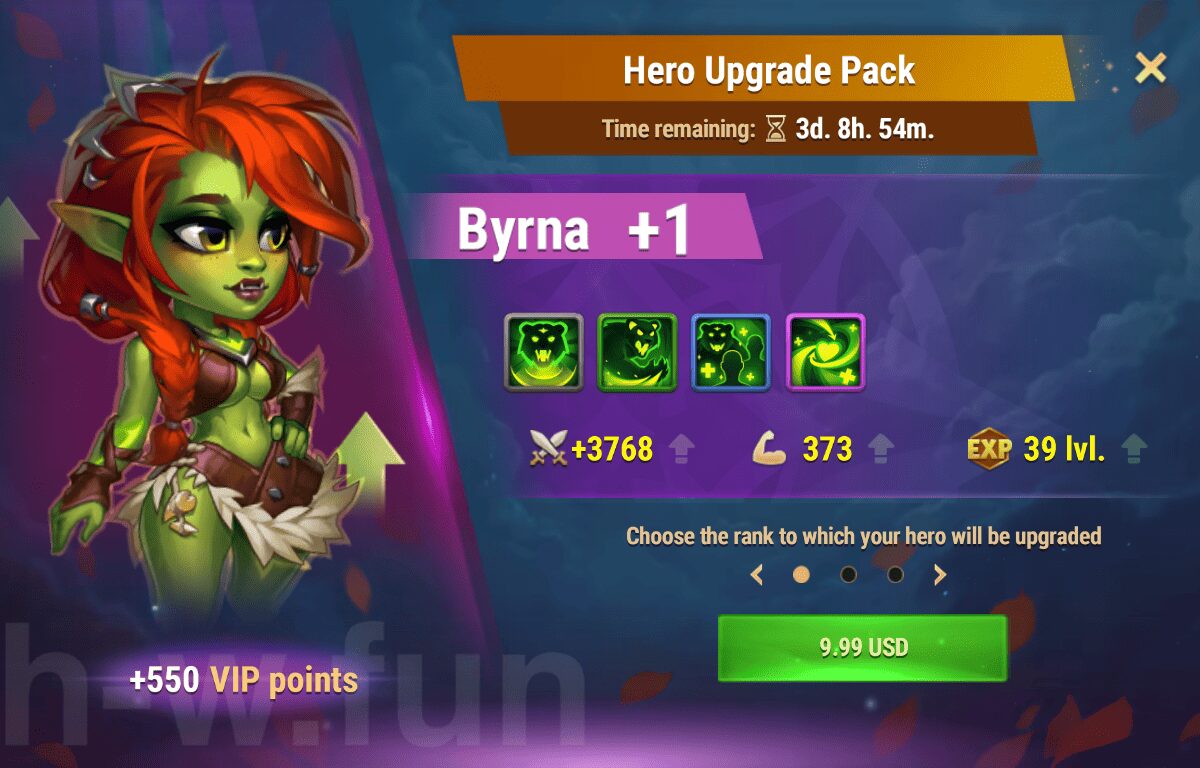
Task: Close the Hero Upgrade Pack window
Action: (1150, 68)
